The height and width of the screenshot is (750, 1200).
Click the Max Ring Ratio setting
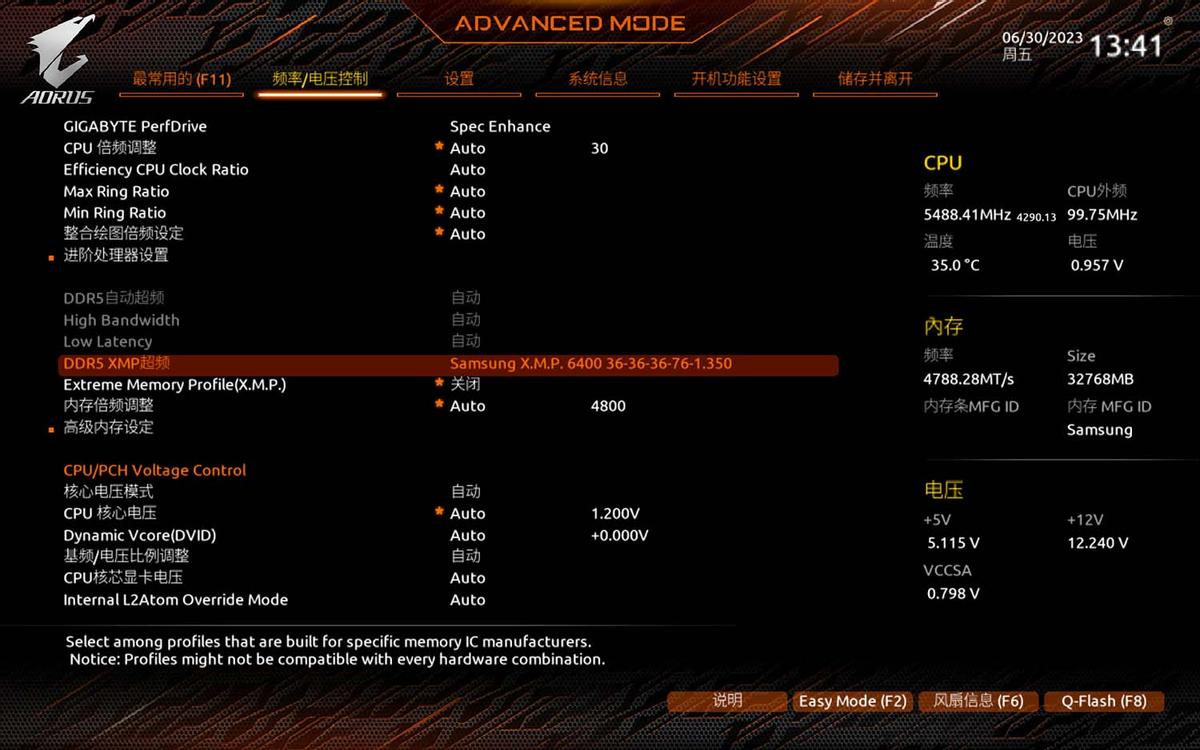[x=116, y=192]
